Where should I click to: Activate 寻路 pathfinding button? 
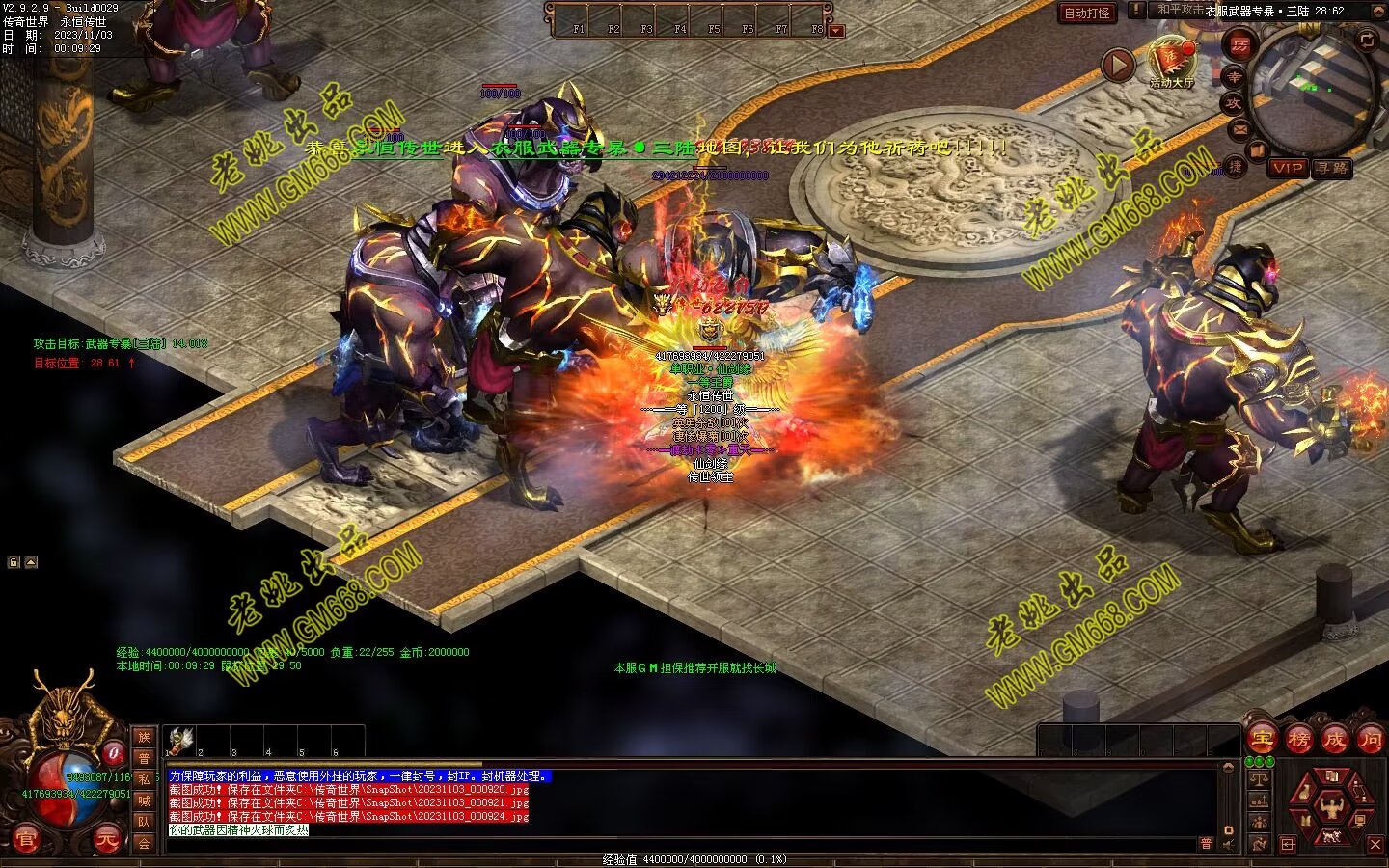point(1331,168)
